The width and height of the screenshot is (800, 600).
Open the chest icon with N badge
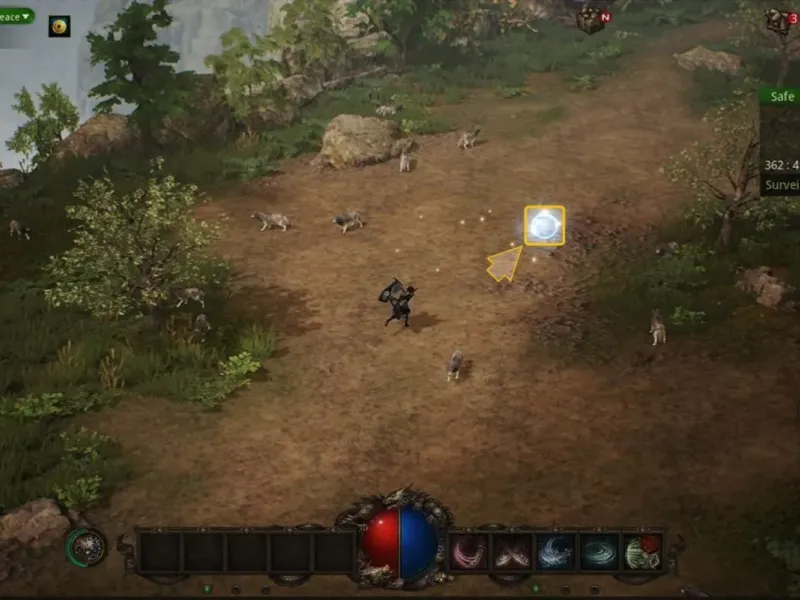tap(594, 19)
